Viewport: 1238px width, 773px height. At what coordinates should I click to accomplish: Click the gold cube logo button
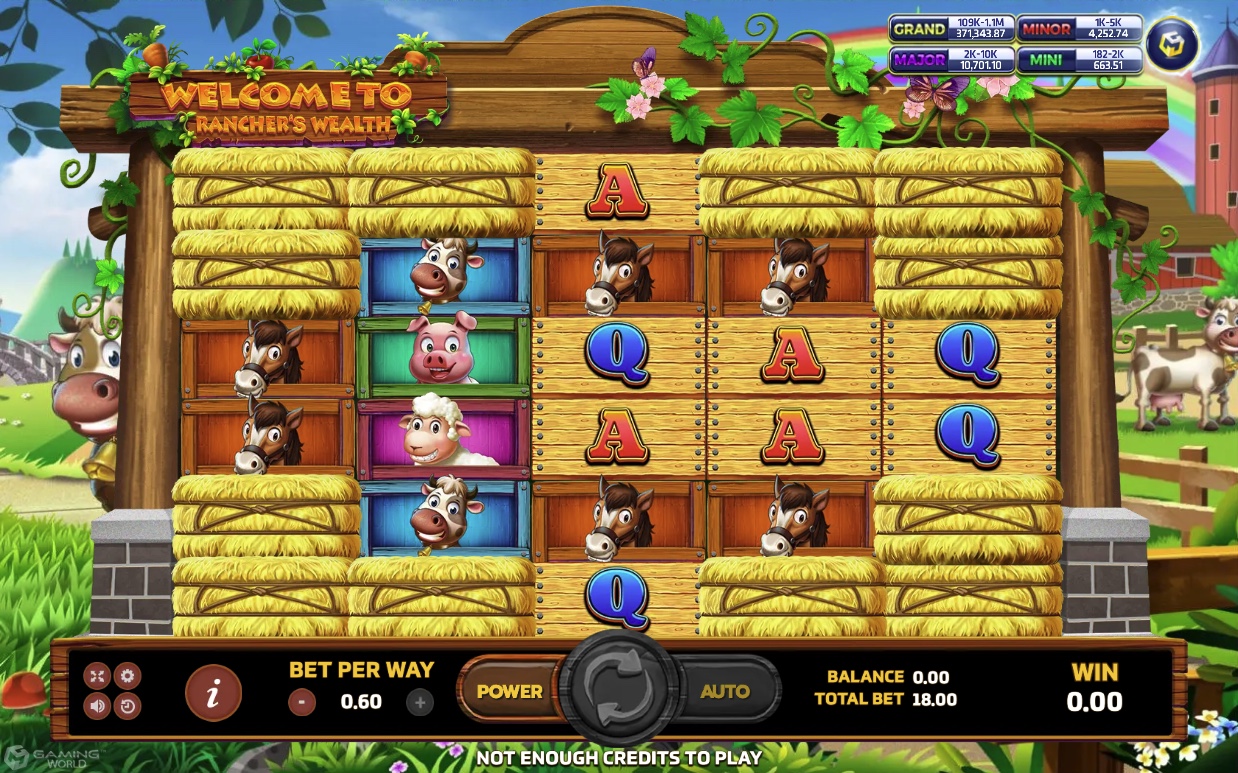(1171, 44)
